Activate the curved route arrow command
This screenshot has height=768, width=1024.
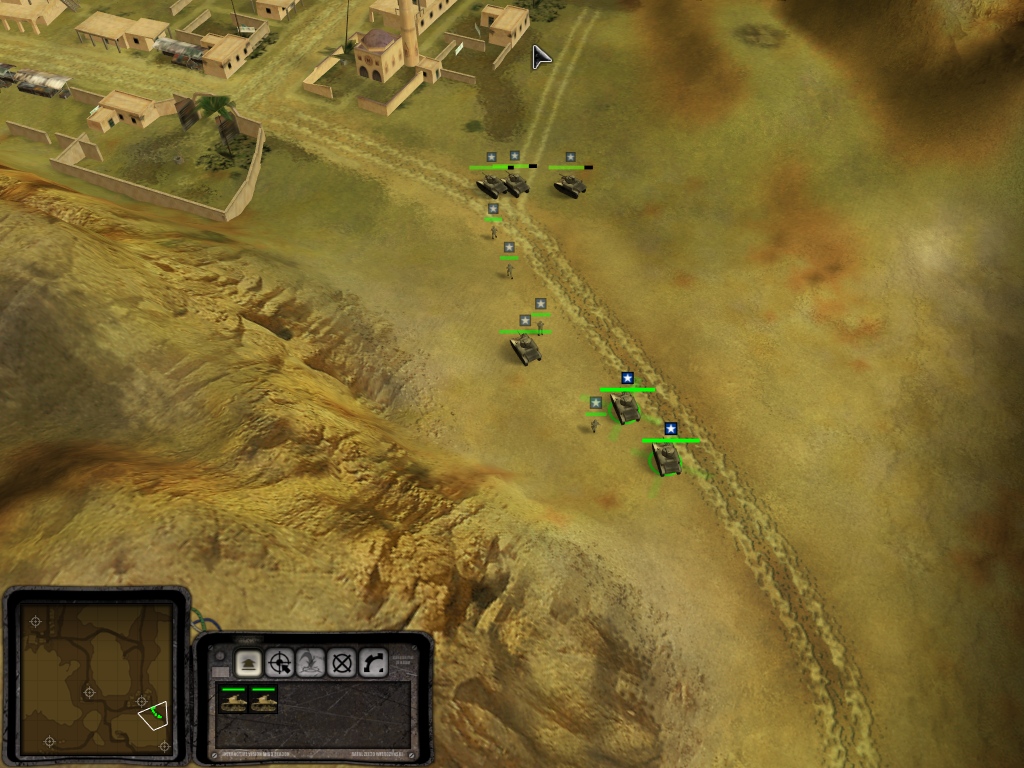[373, 661]
